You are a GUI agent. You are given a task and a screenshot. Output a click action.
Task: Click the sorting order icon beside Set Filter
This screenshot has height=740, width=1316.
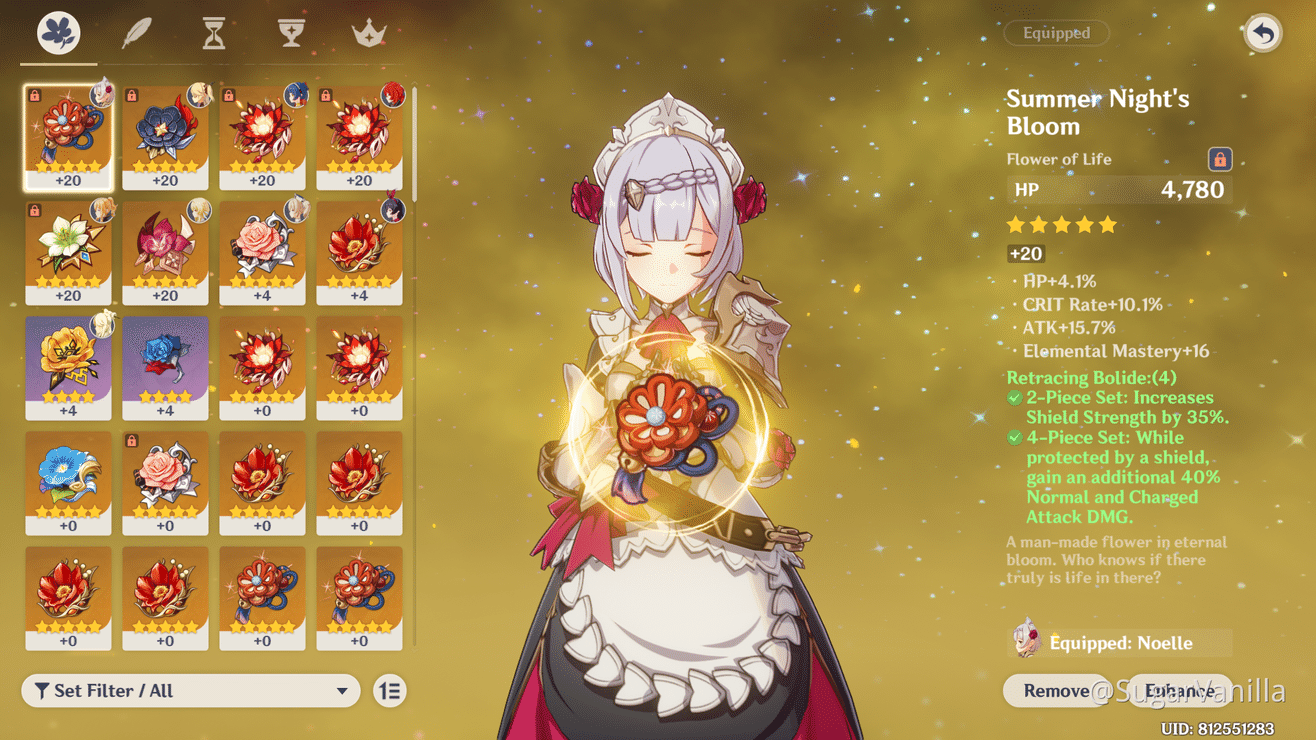pyautogui.click(x=390, y=690)
